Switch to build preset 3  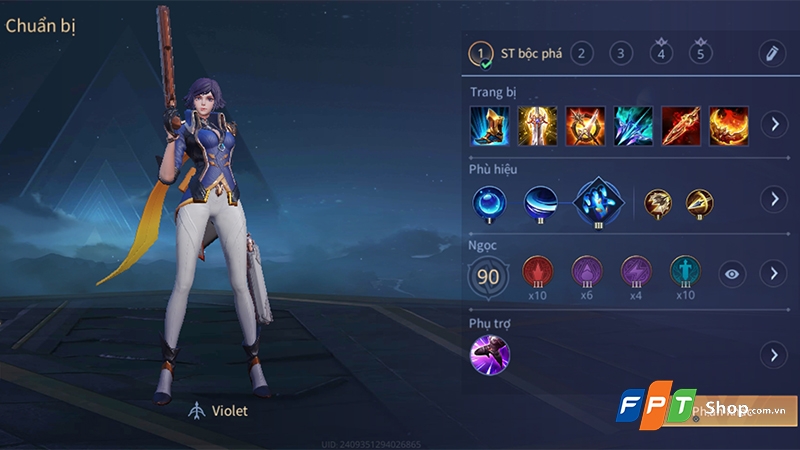pos(621,53)
